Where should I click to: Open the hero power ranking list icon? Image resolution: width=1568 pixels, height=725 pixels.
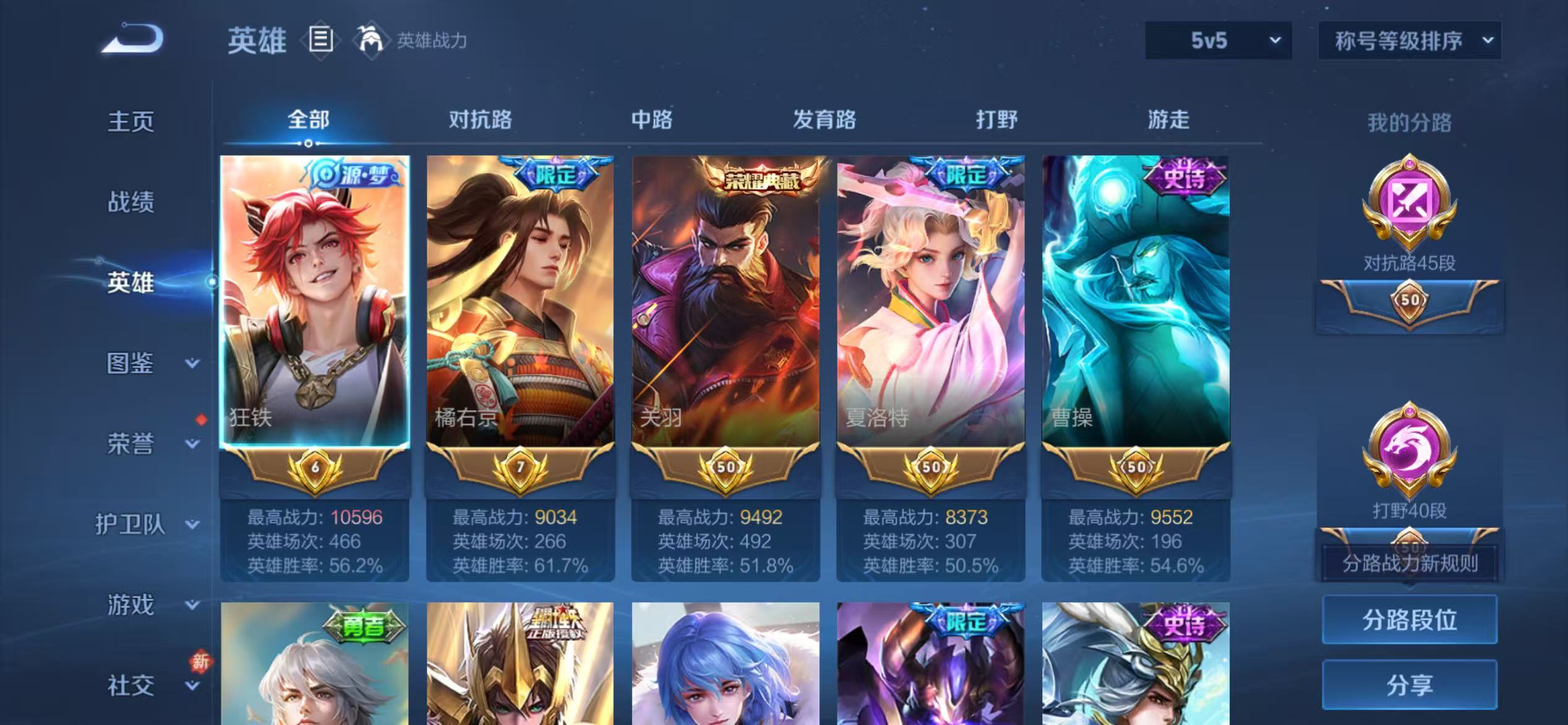coord(319,40)
